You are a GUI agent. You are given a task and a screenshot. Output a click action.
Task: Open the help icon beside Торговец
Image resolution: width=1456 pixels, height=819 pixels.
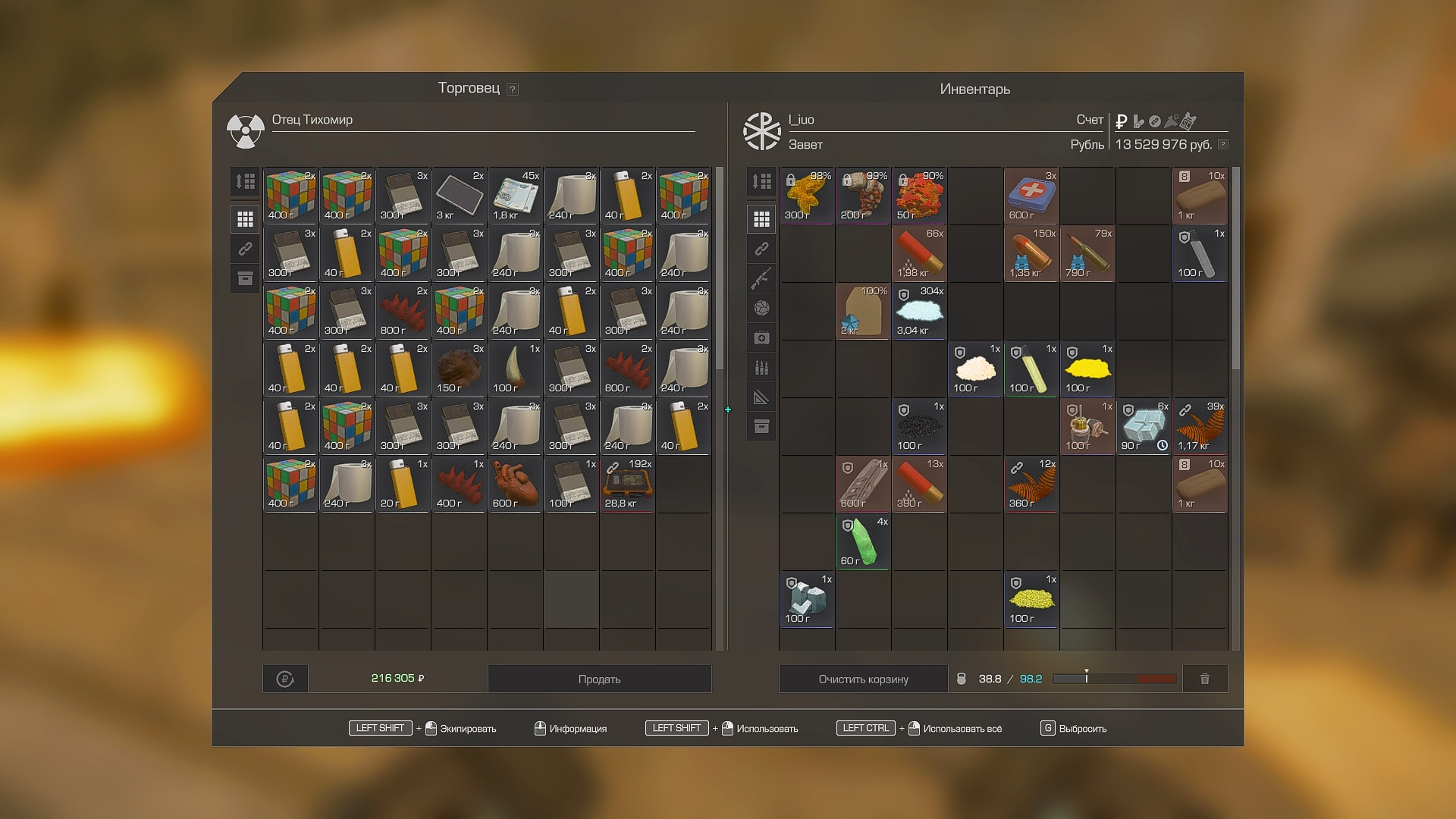point(513,89)
